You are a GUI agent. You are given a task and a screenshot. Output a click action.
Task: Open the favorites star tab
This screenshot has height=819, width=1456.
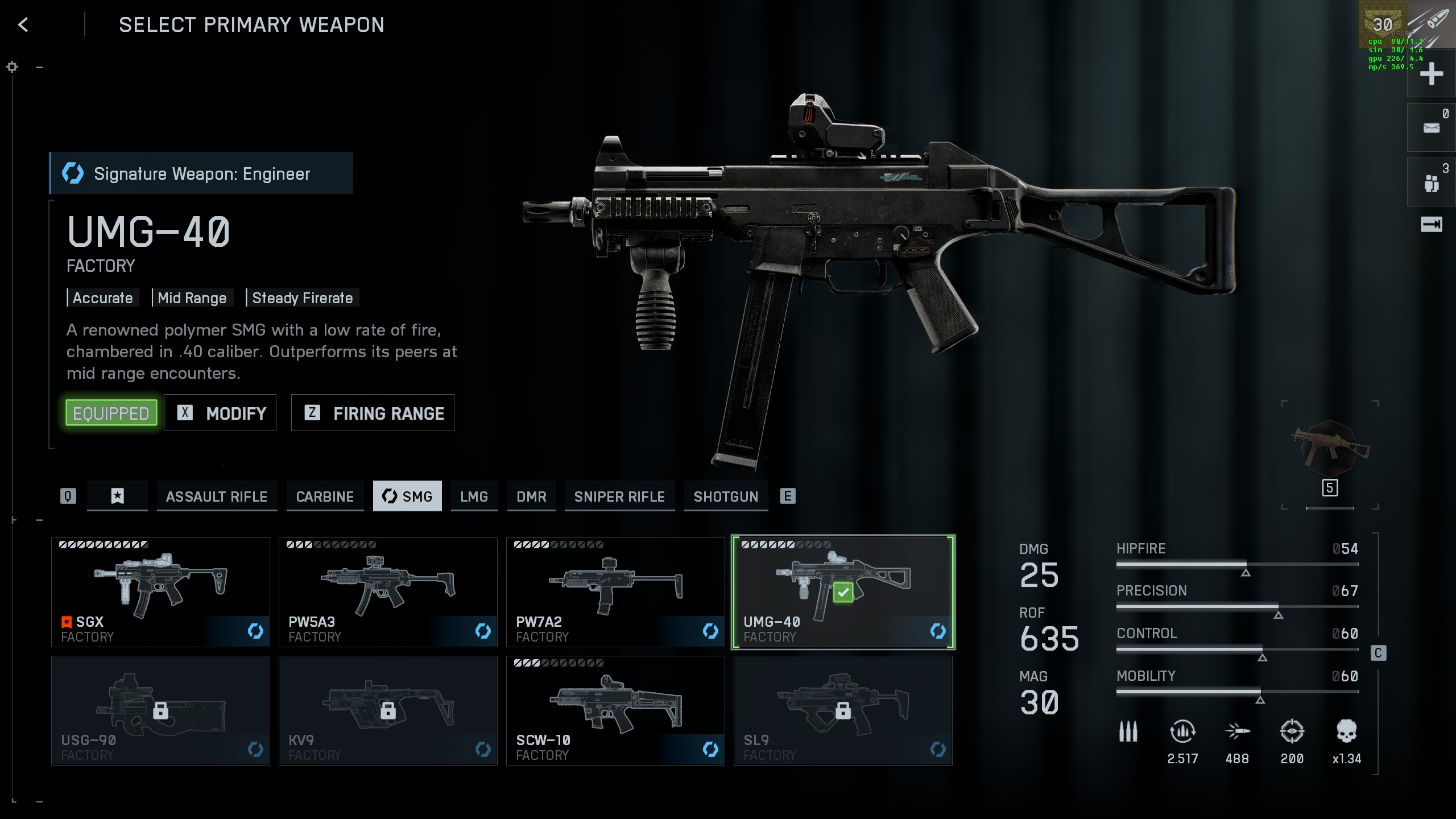pyautogui.click(x=117, y=497)
